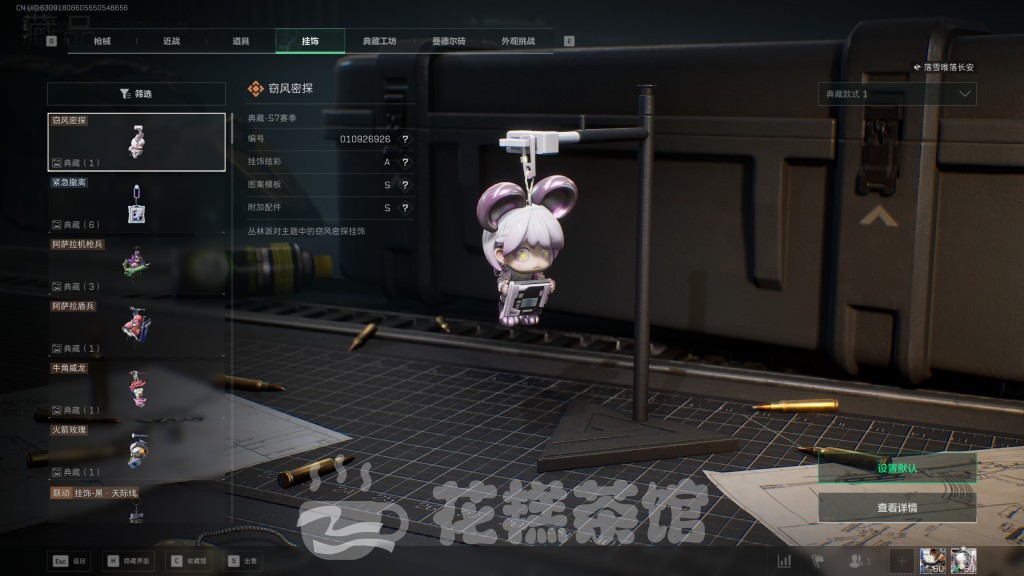Screen dimensions: 1024x576
Task: Pick the 阿萨拉盾兵 charm entry
Action: pos(137,327)
